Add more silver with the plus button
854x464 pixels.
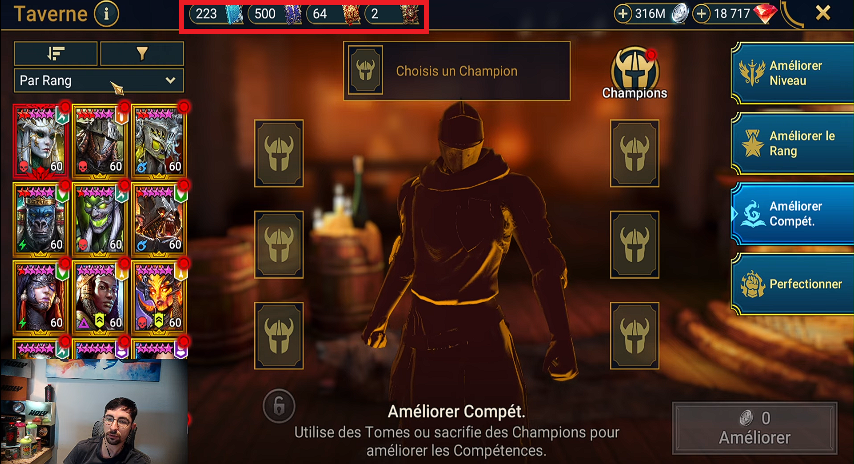click(624, 14)
